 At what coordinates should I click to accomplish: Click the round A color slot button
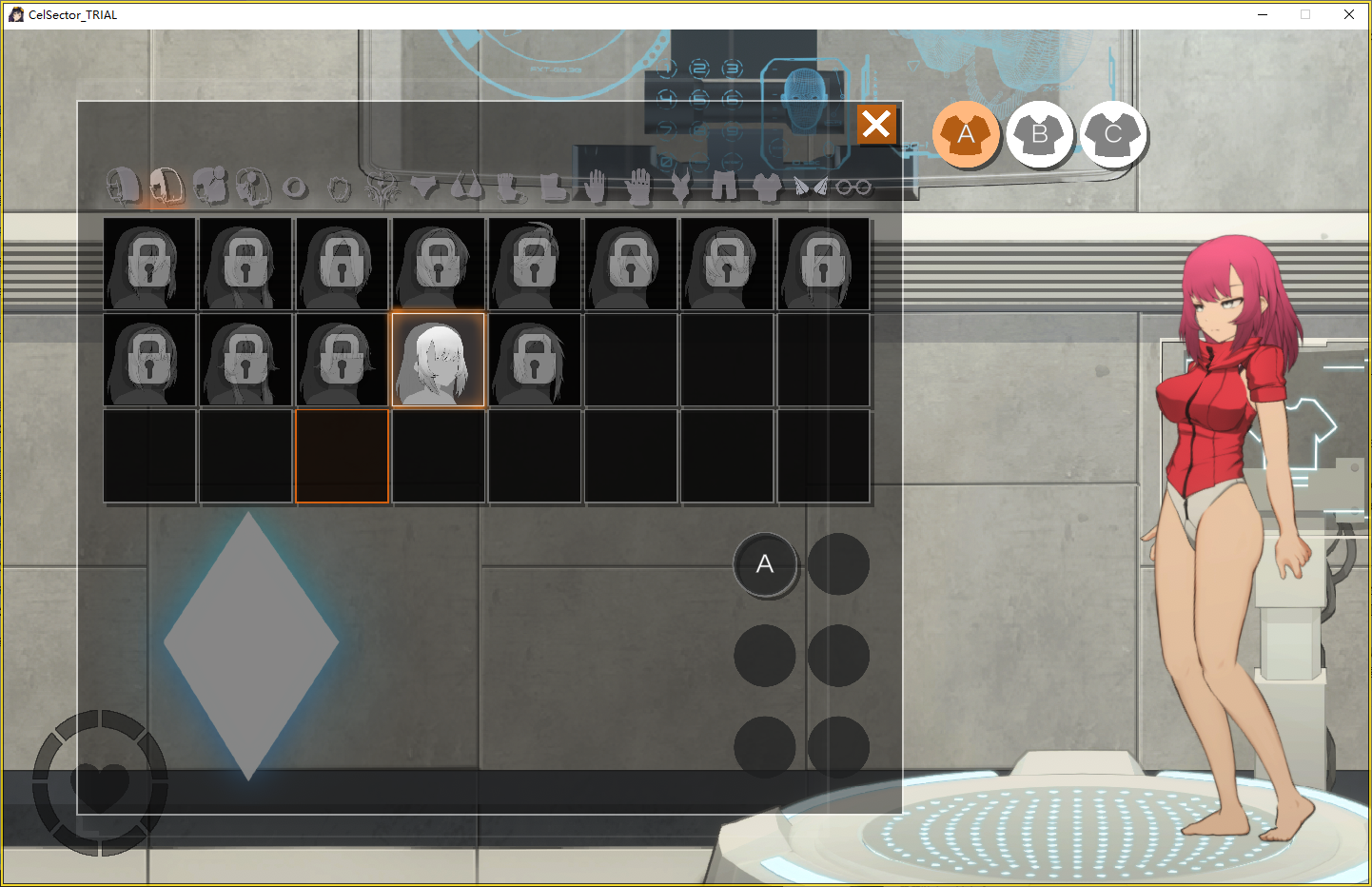[765, 564]
